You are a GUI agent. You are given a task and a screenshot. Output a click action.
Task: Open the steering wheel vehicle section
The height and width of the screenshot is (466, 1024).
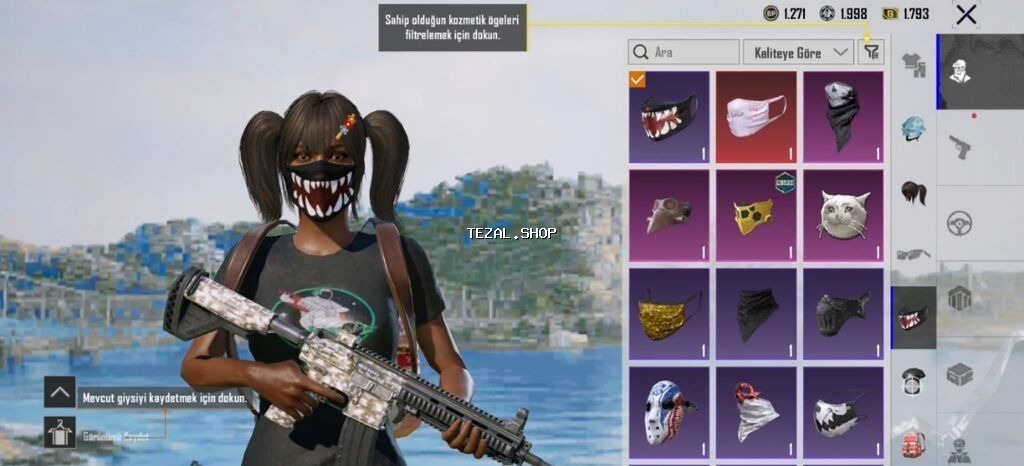pyautogui.click(x=960, y=222)
